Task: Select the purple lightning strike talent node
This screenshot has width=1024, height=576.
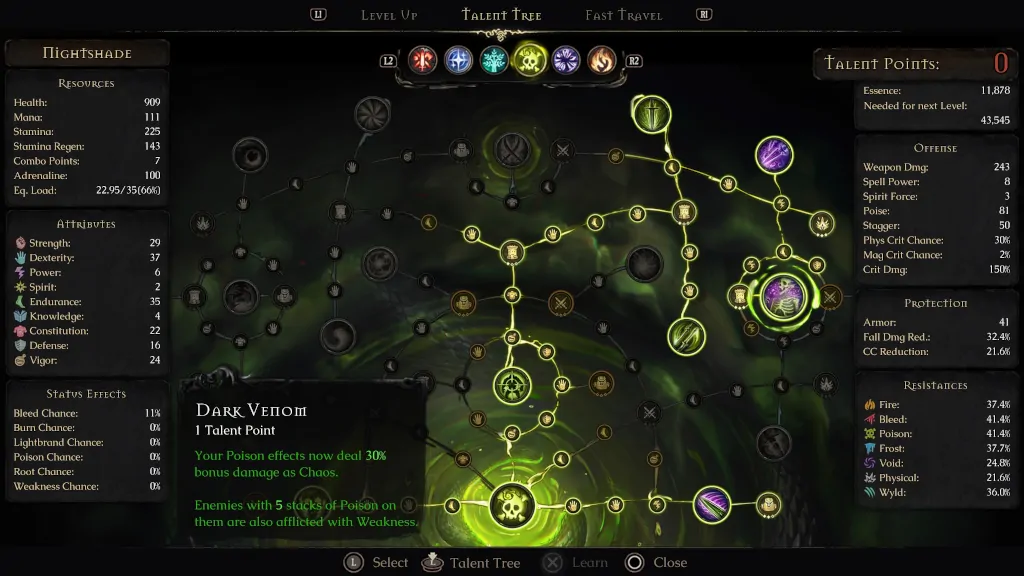Action: [x=775, y=154]
